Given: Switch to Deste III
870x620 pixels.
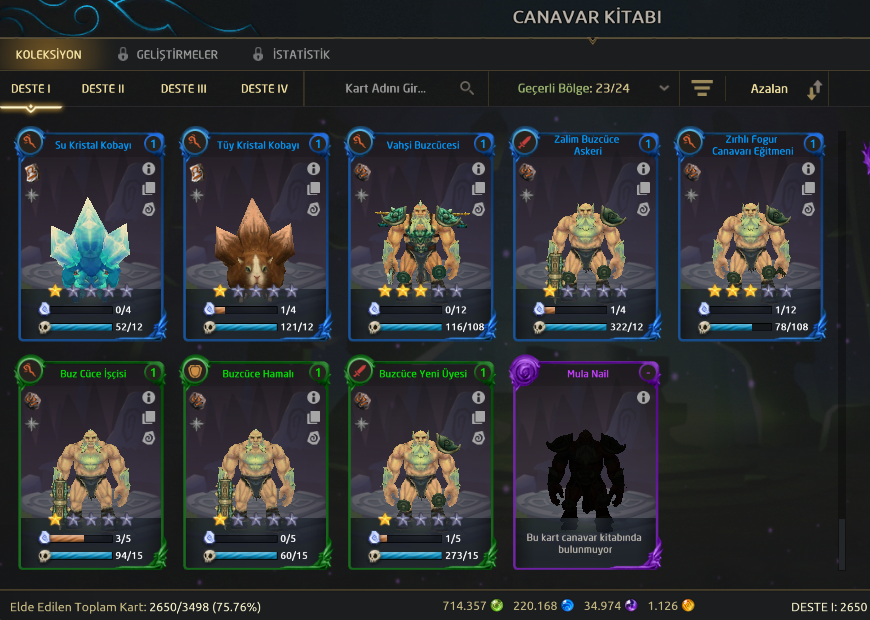Looking at the screenshot, I should (184, 89).
